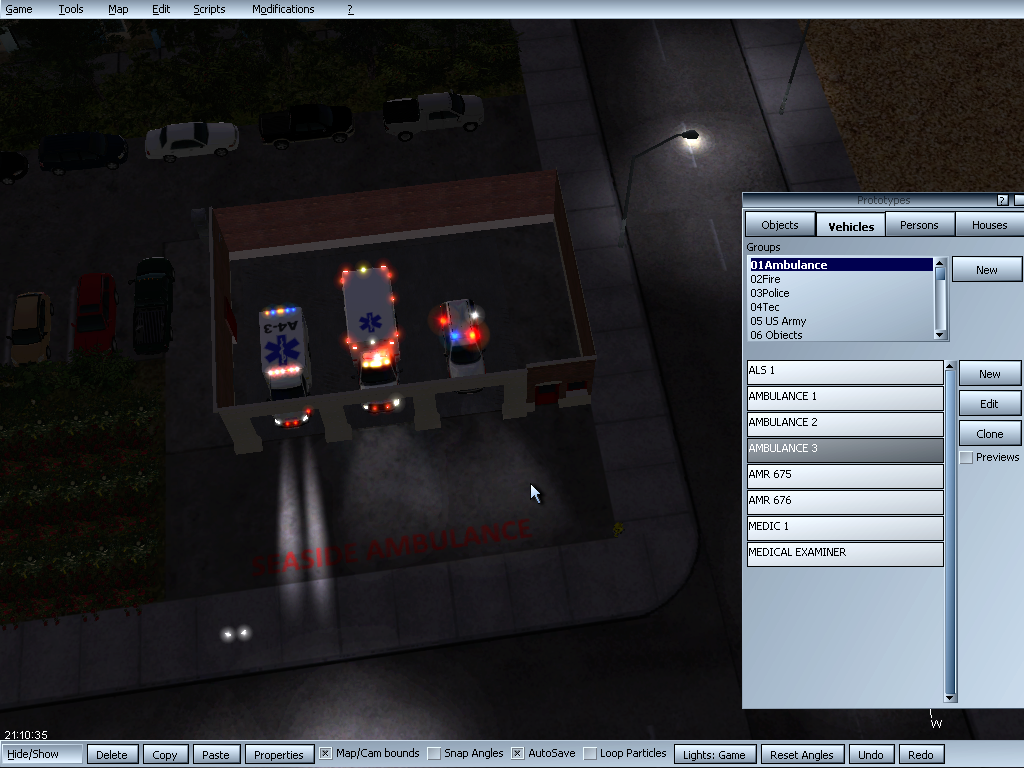Image resolution: width=1024 pixels, height=768 pixels.
Task: Choose the ALS 1 vehicle prototype
Action: [x=845, y=371]
